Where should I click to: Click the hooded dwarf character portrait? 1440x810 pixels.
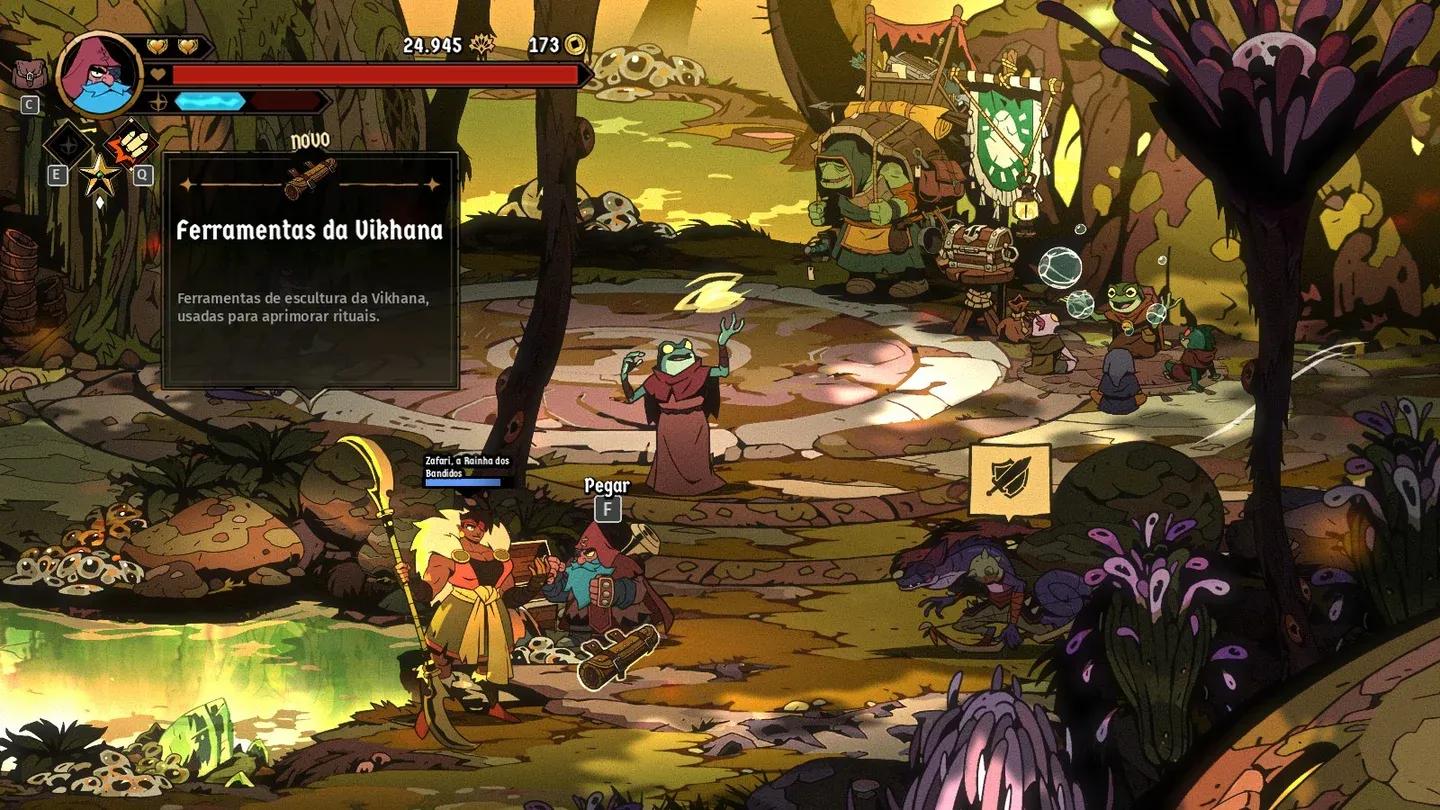(99, 73)
